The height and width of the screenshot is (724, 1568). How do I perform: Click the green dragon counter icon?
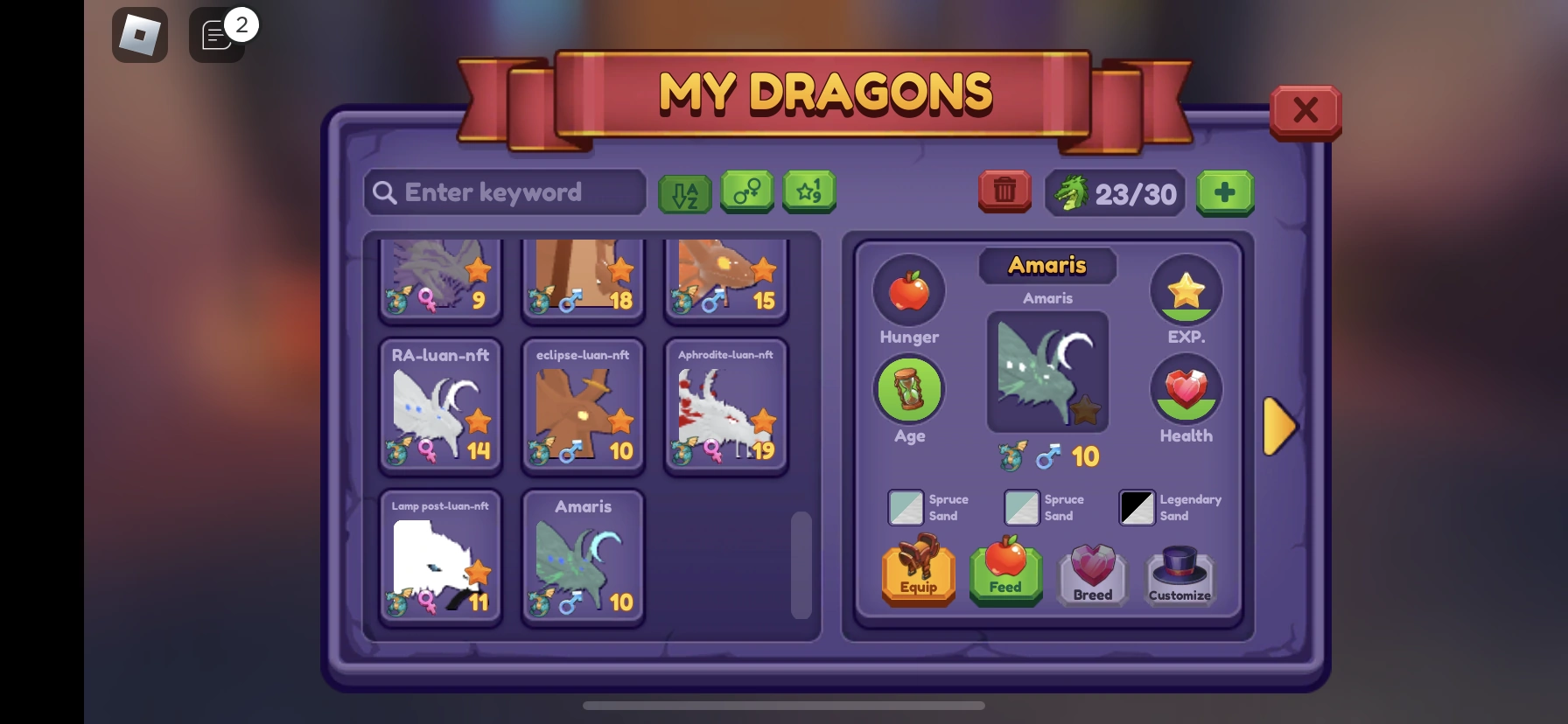tap(1071, 191)
